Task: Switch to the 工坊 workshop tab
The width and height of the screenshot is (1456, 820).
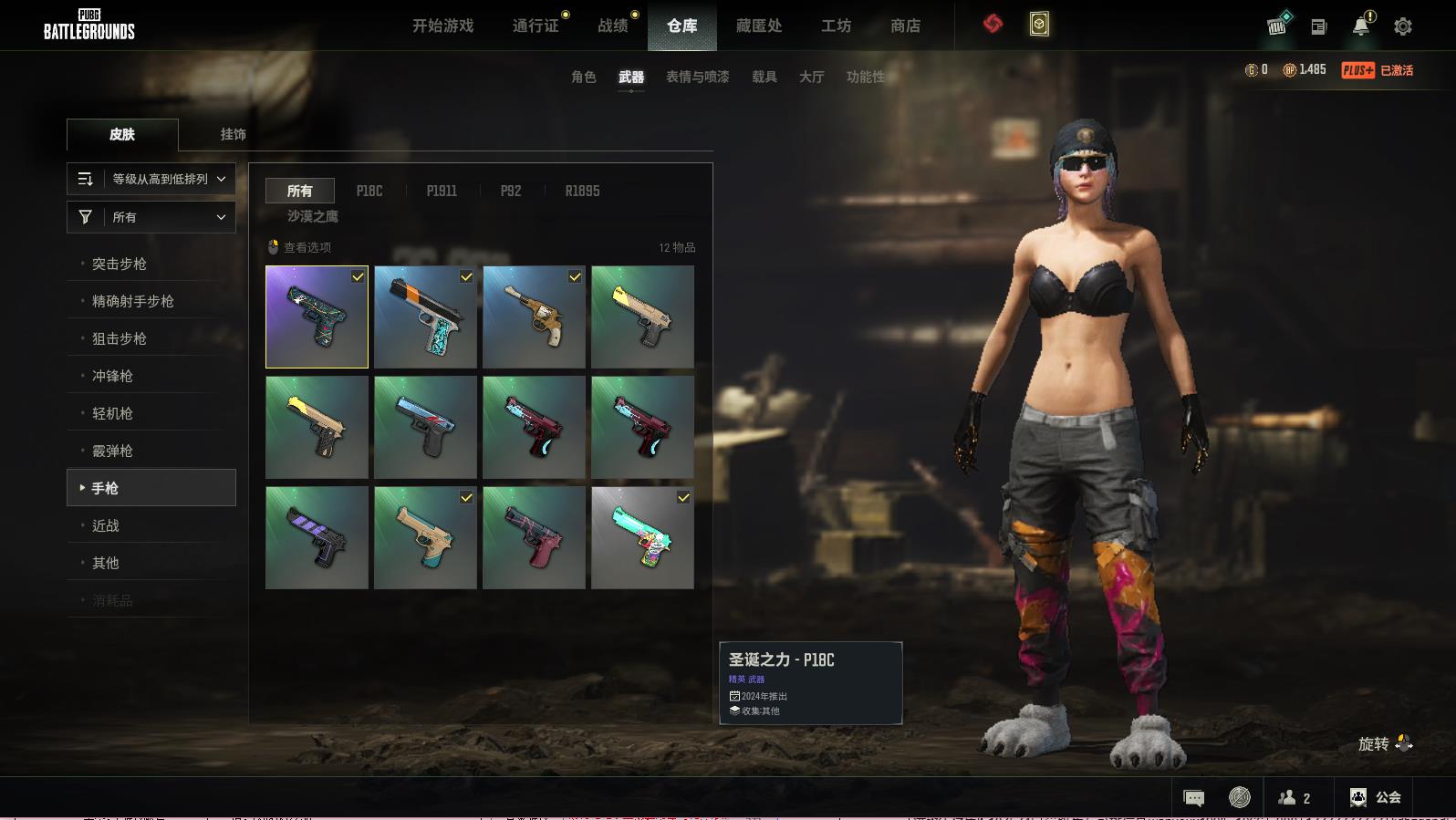Action: coord(836,26)
